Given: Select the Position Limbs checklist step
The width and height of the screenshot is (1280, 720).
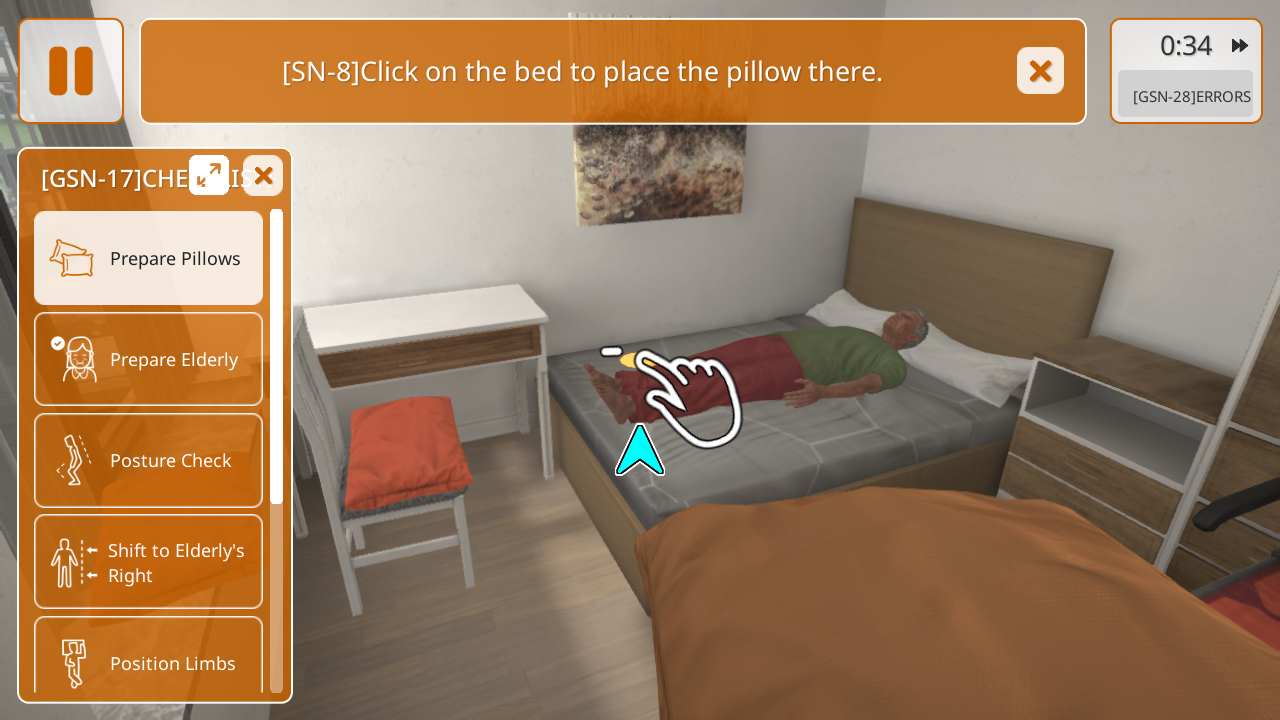Looking at the screenshot, I should pos(149,660).
